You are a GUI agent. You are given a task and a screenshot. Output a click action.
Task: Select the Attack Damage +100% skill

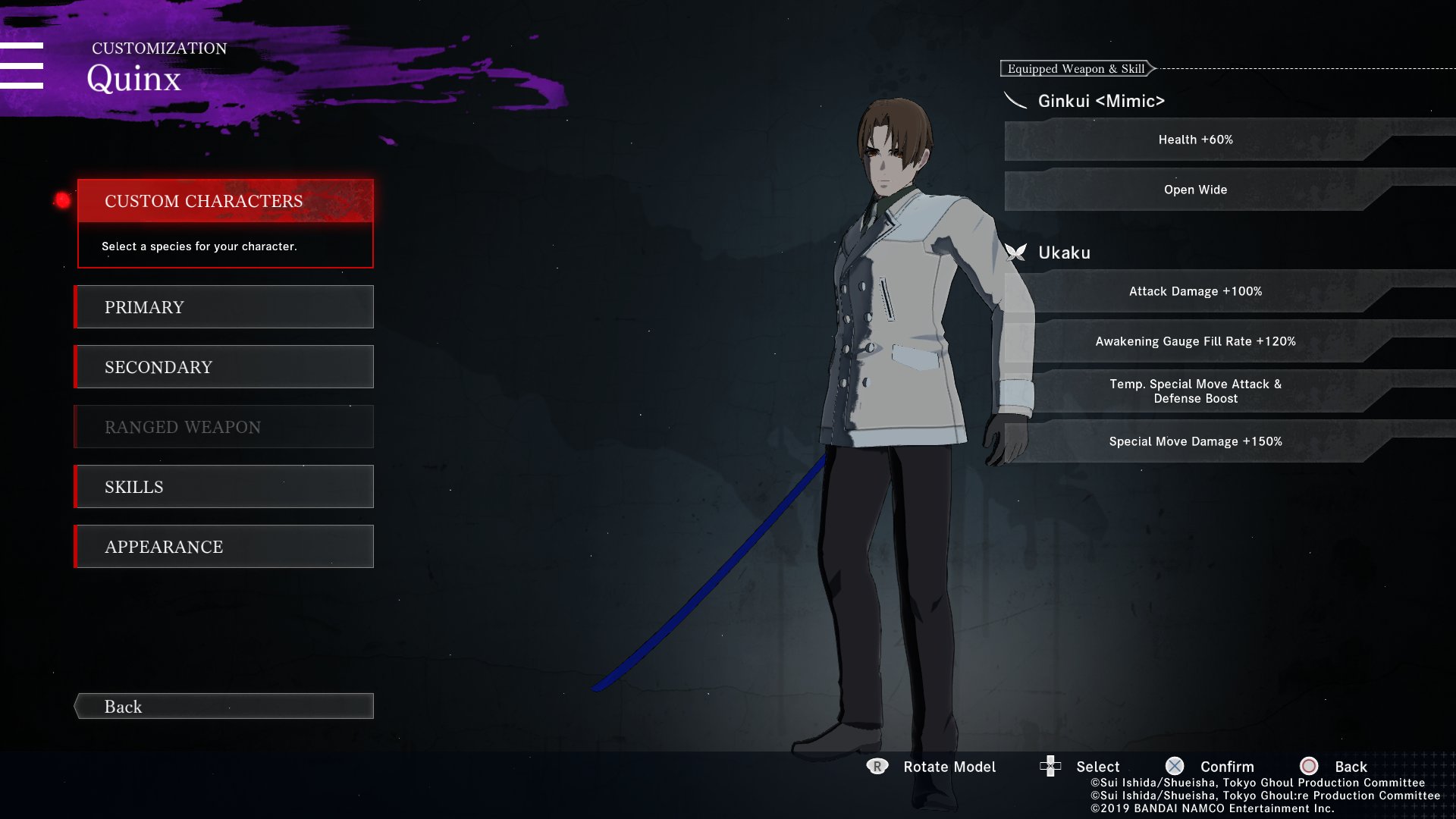(1195, 291)
